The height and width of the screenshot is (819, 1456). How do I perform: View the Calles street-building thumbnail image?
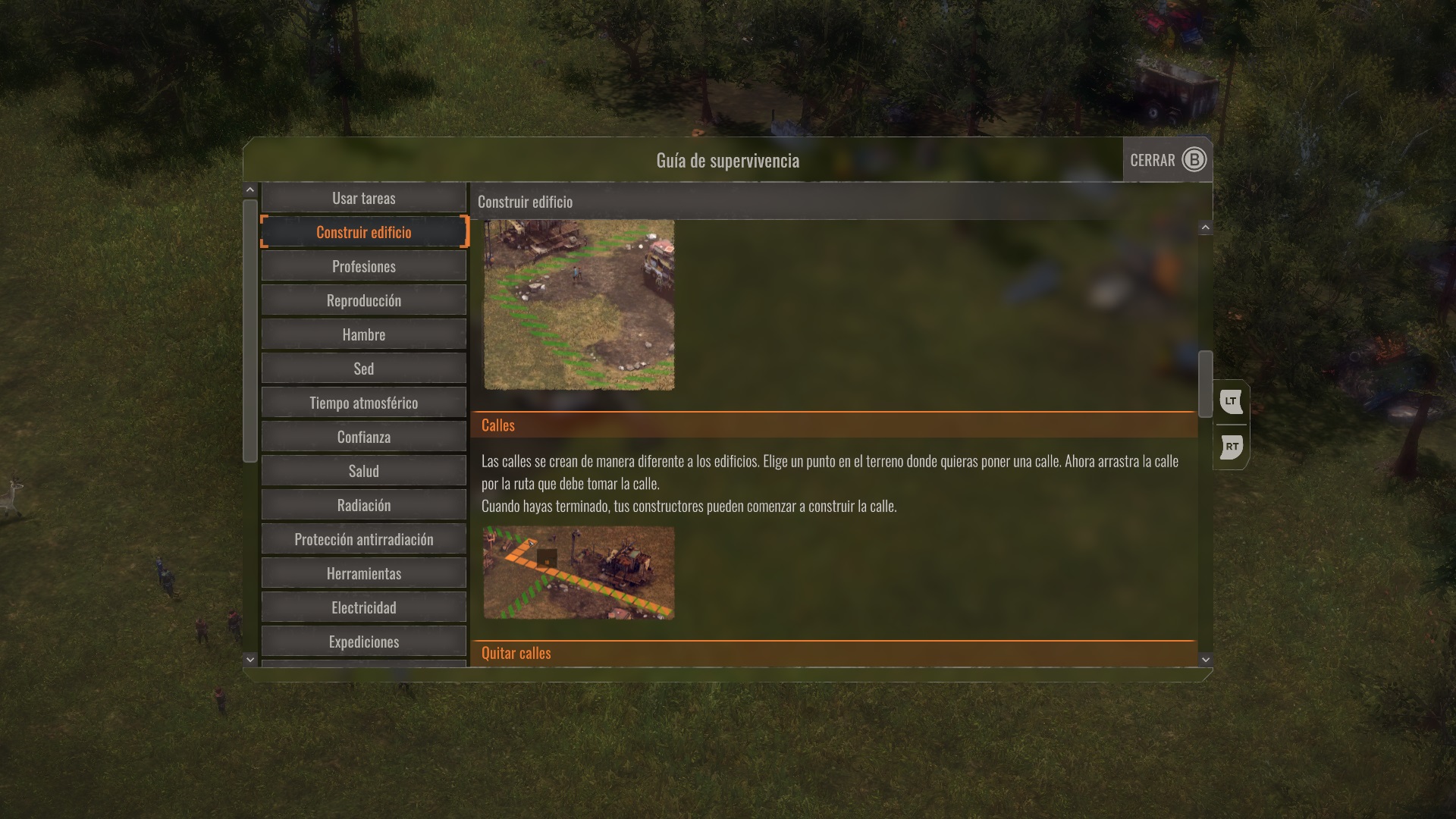(579, 573)
